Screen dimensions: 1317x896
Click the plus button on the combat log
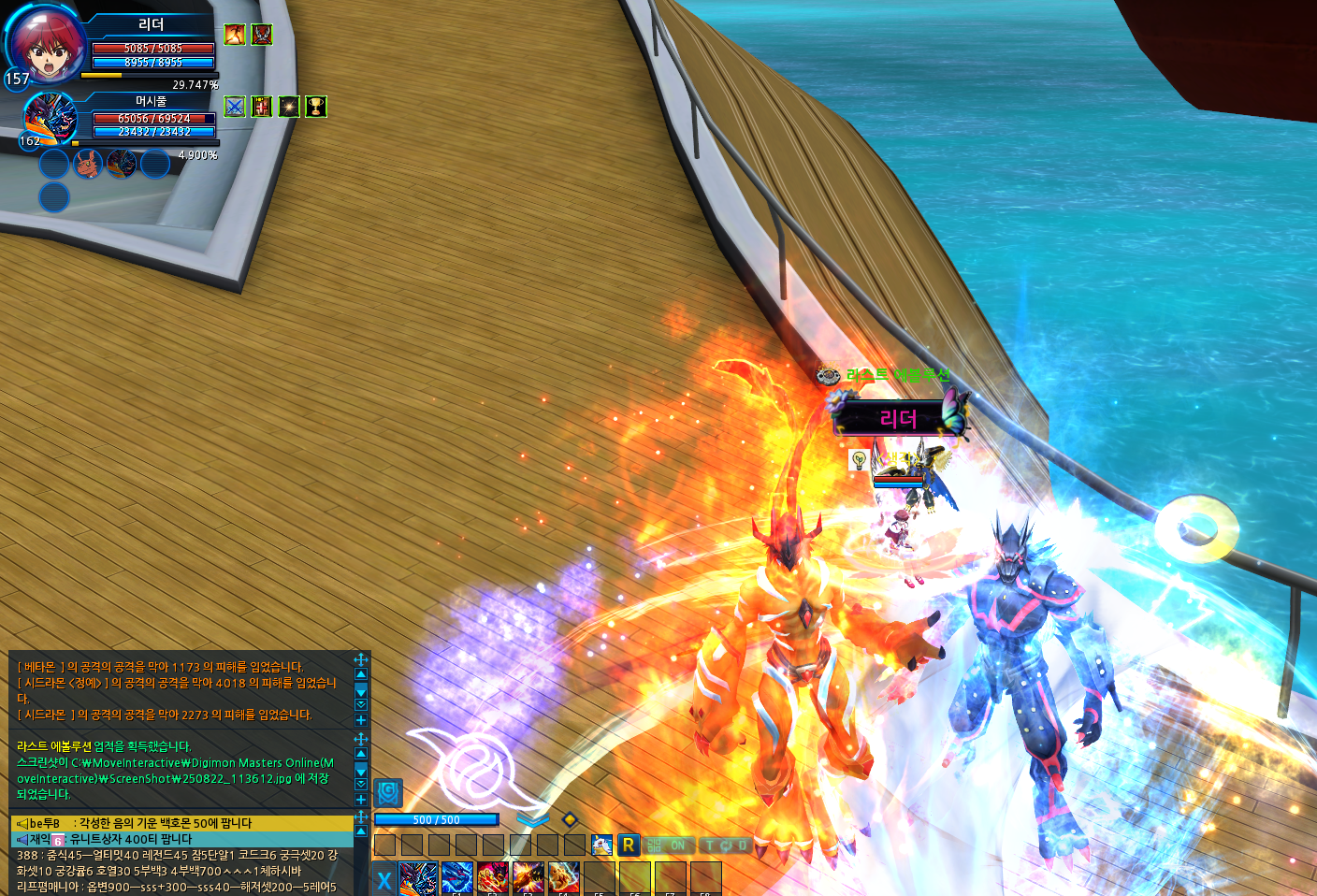(361, 720)
